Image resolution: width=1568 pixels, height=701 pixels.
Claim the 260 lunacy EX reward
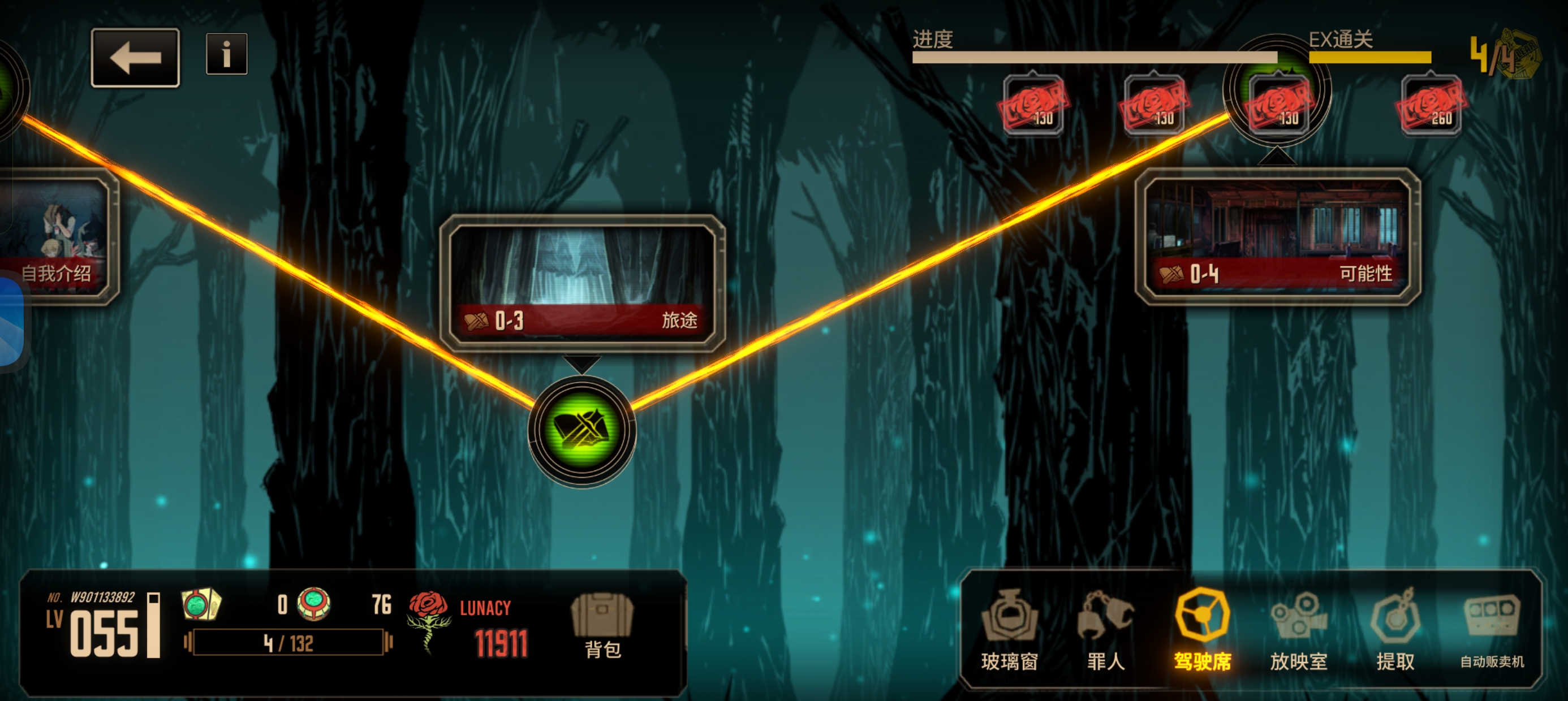click(1431, 105)
